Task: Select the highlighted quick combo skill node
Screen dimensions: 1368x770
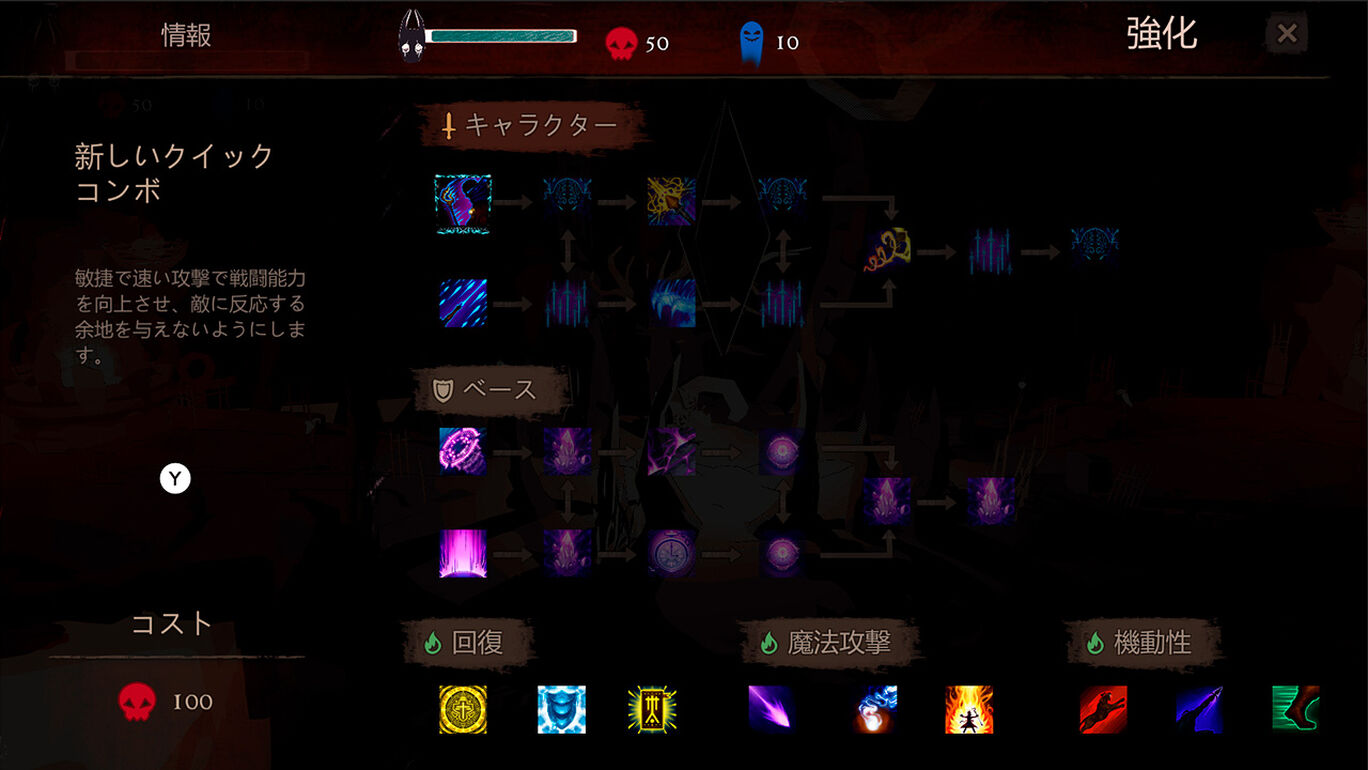Action: (463, 204)
